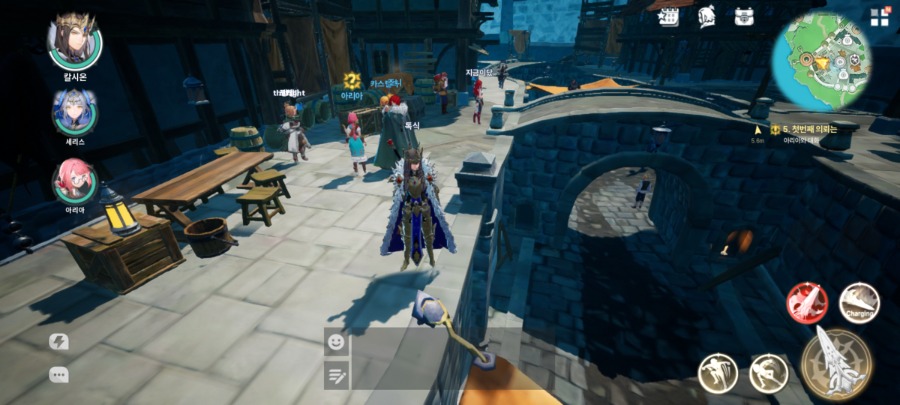Choose the 아리아 character portrait

click(x=75, y=181)
